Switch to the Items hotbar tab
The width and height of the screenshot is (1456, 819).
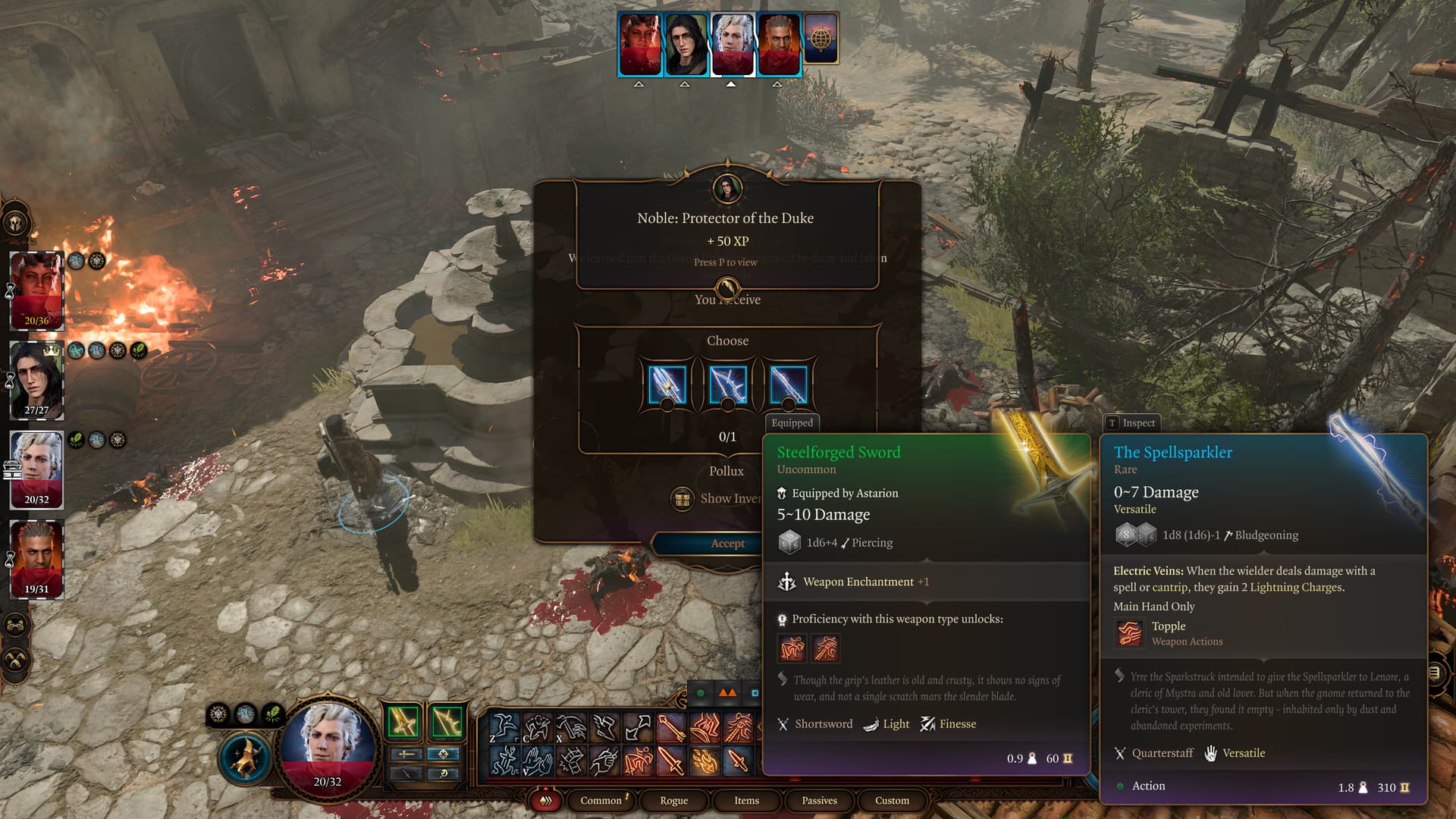pos(746,800)
